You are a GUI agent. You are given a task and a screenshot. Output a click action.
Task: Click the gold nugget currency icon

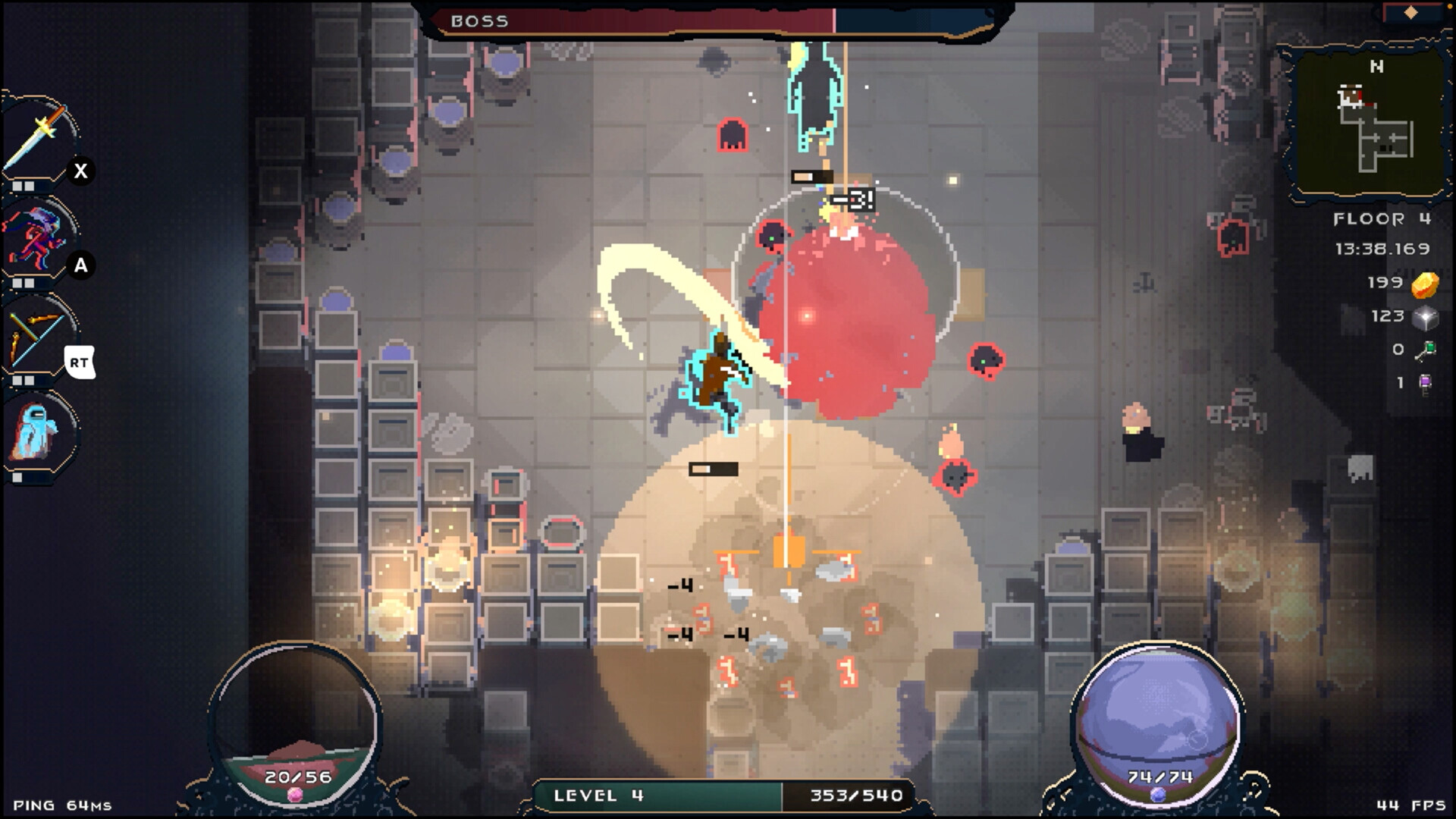(x=1425, y=284)
